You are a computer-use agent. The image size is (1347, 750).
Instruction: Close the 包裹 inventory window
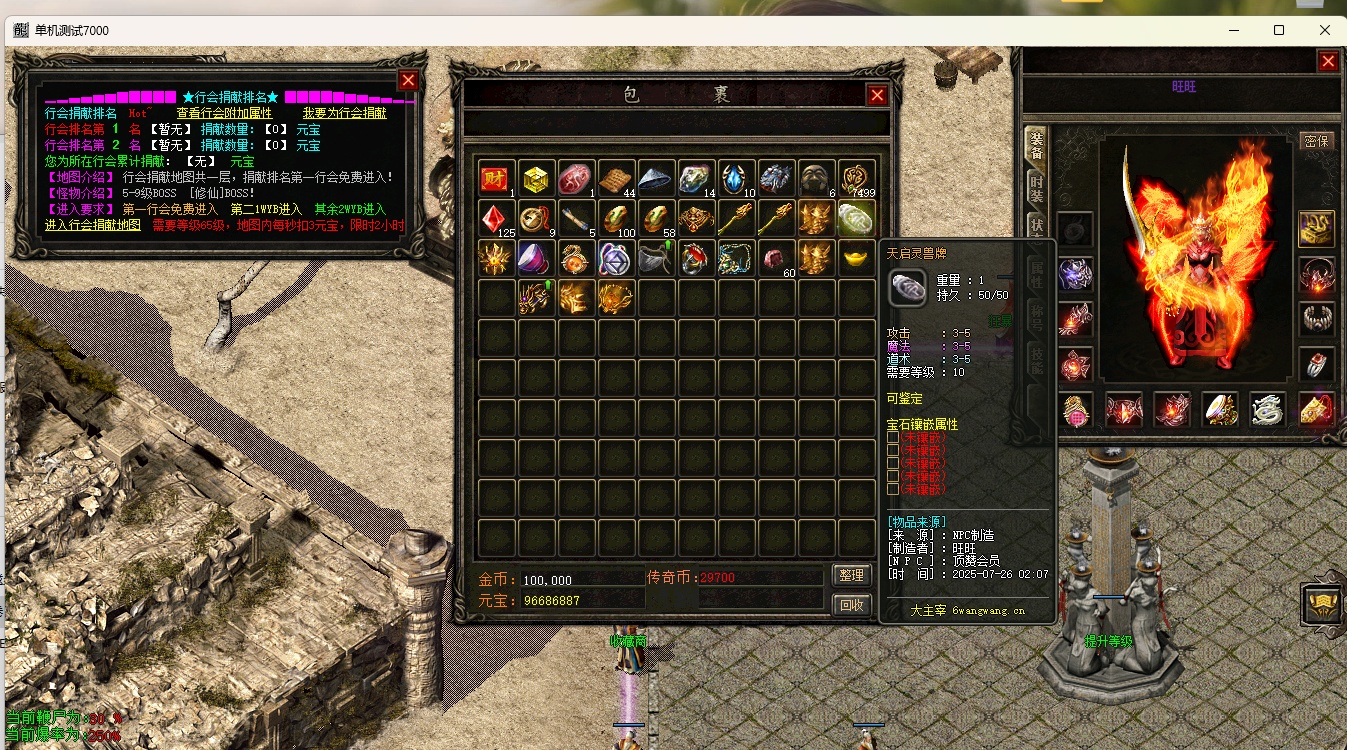coord(877,95)
